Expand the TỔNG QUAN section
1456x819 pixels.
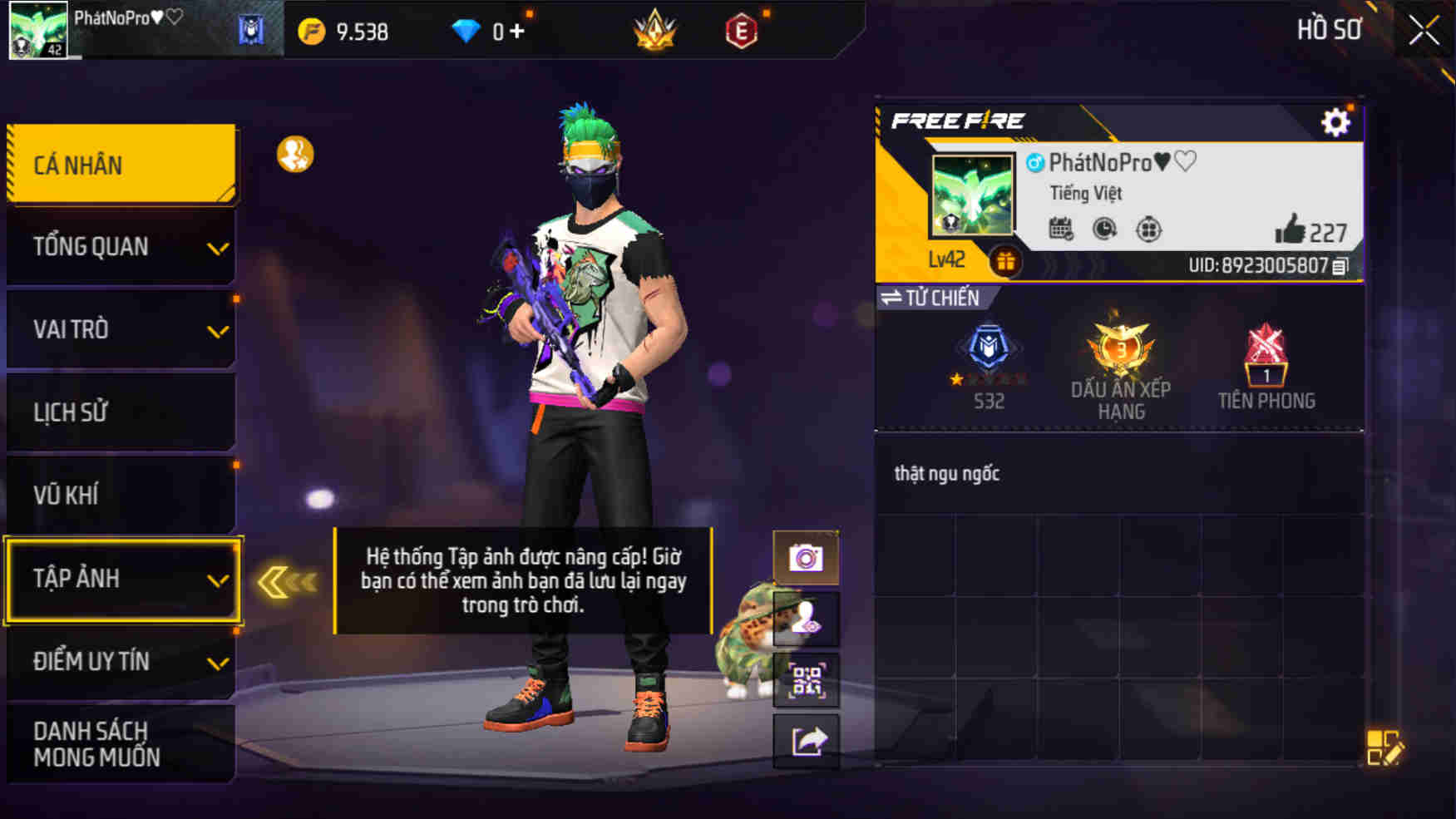click(121, 246)
